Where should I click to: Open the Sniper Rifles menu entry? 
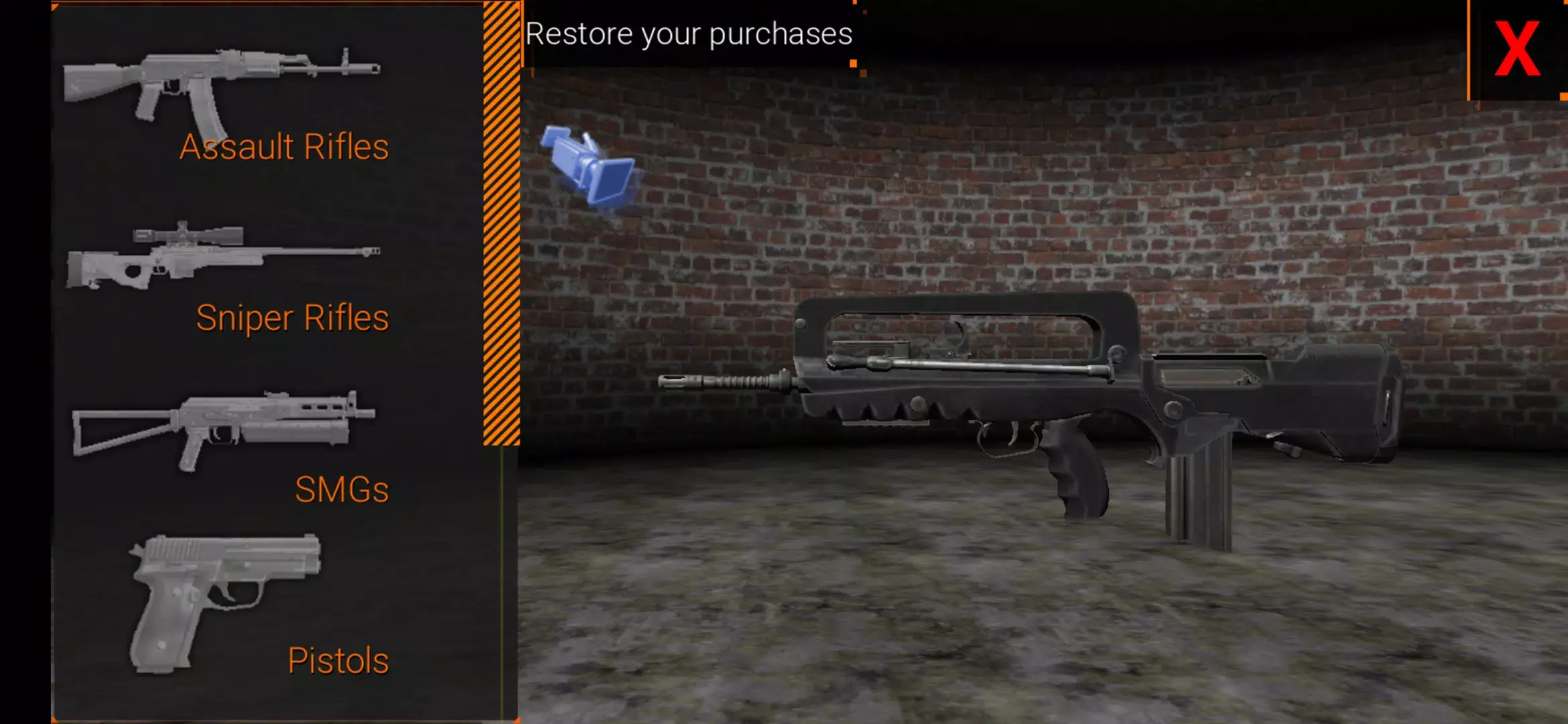pyautogui.click(x=292, y=316)
